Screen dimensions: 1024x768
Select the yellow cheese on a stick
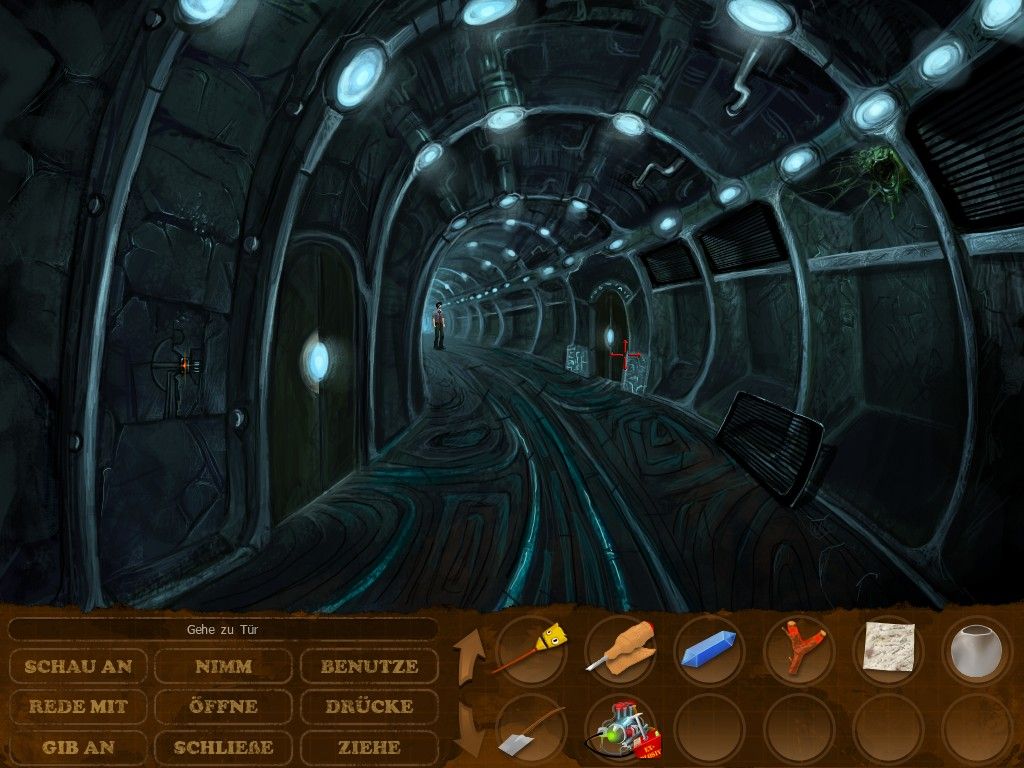point(531,648)
